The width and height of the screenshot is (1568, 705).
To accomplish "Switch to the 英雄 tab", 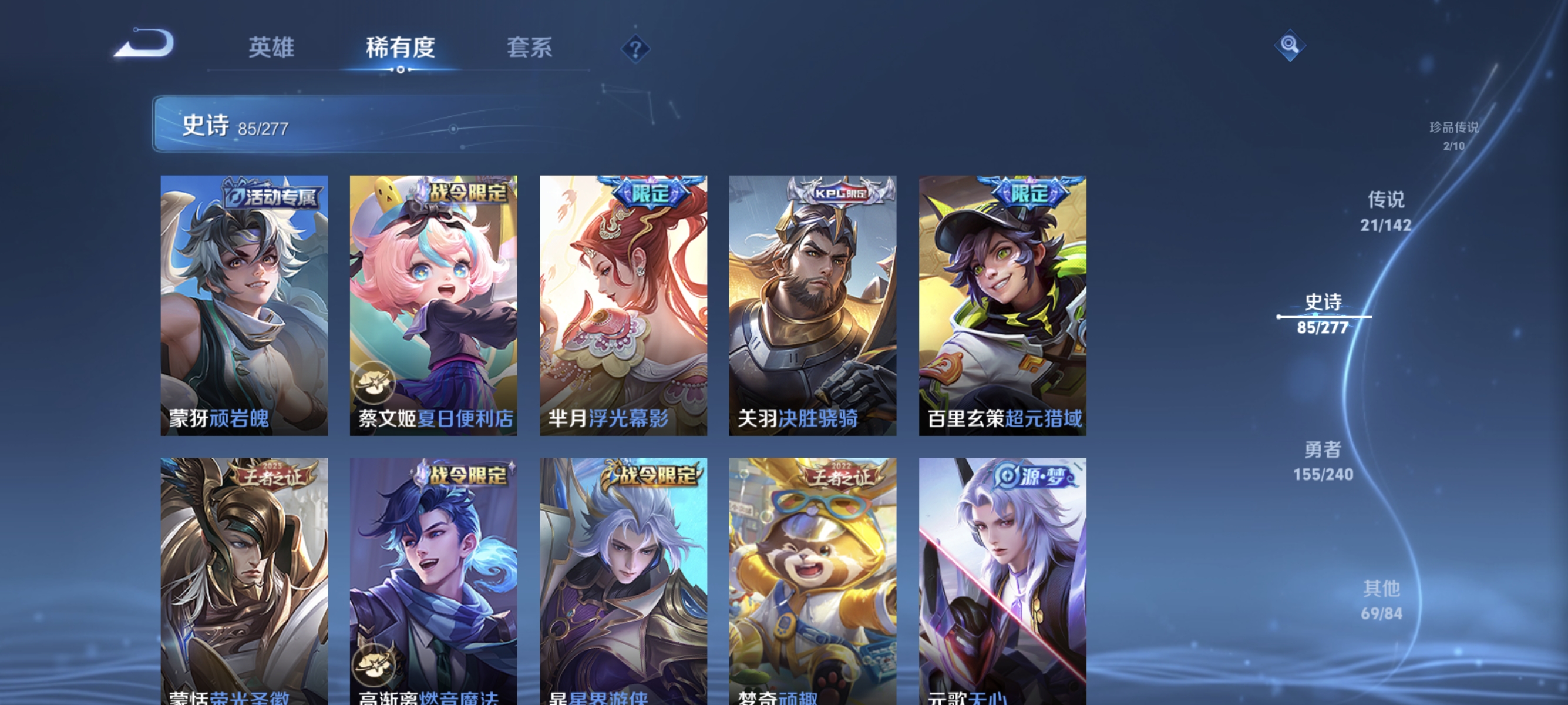I will click(x=271, y=48).
